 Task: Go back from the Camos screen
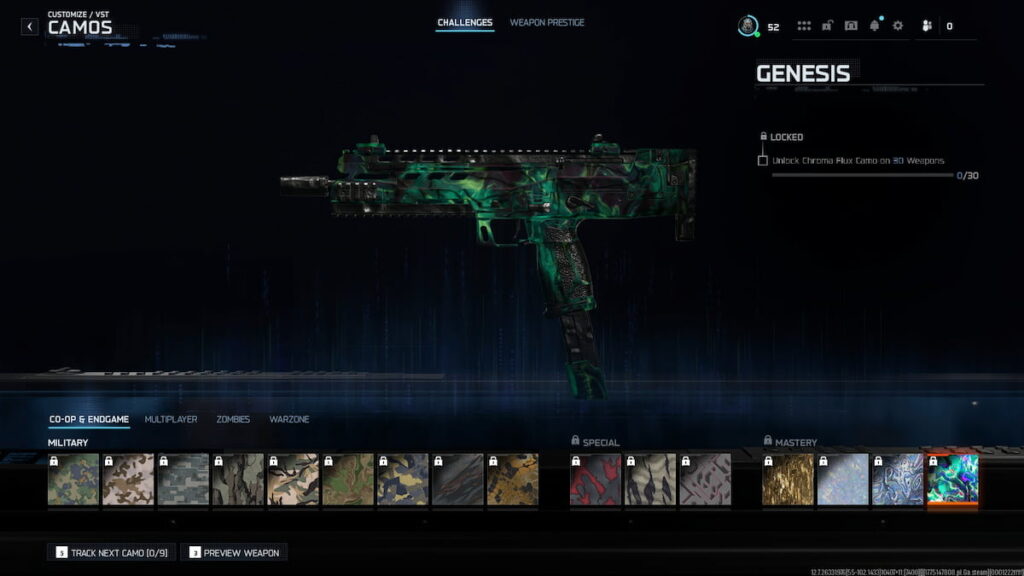click(x=30, y=26)
